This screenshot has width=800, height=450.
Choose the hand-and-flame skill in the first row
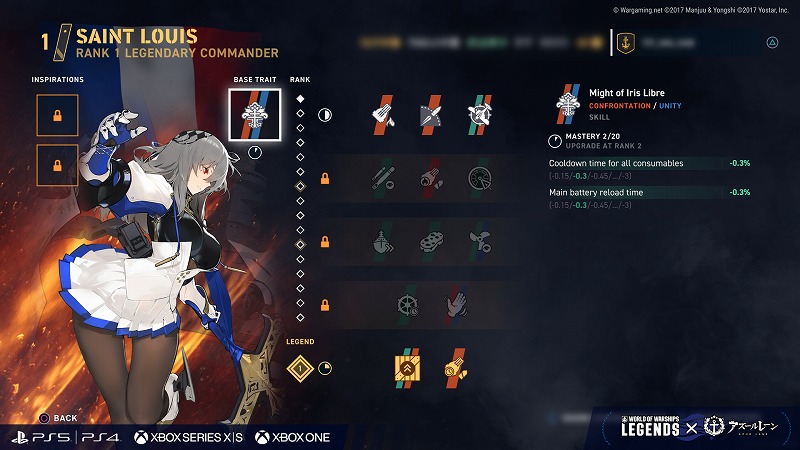click(383, 115)
